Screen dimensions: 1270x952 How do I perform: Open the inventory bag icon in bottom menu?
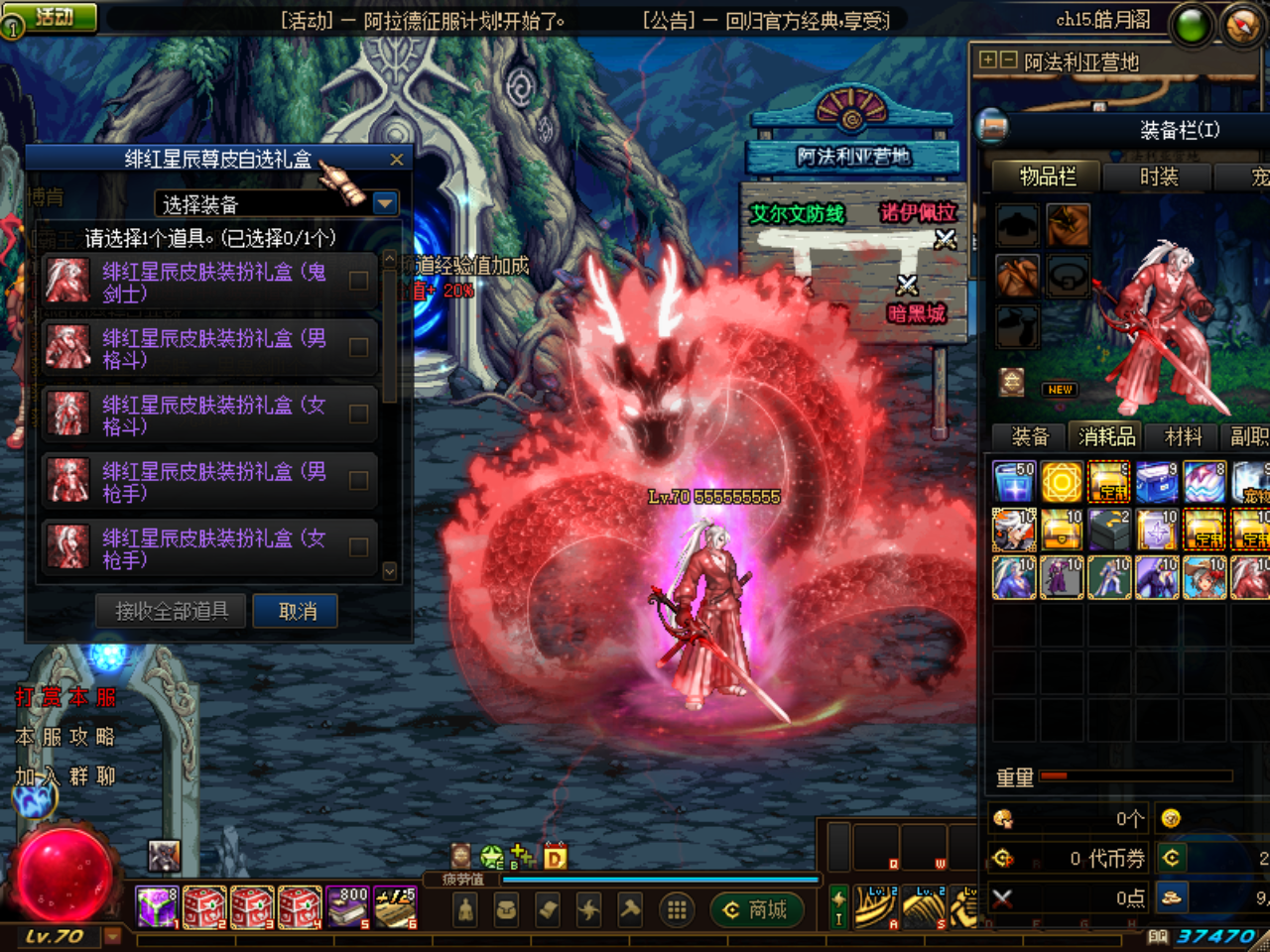click(x=506, y=909)
